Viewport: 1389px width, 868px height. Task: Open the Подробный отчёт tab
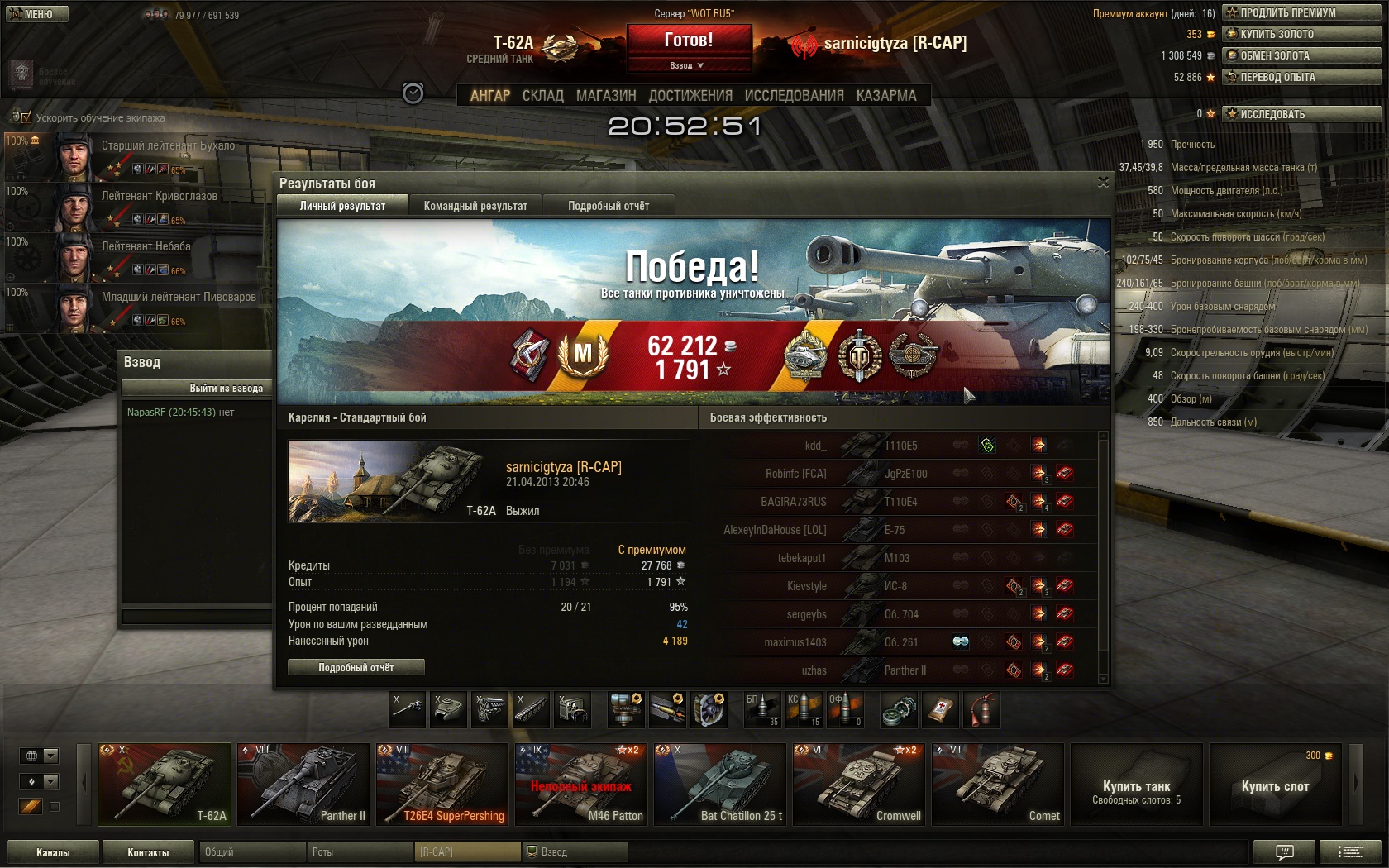(609, 206)
